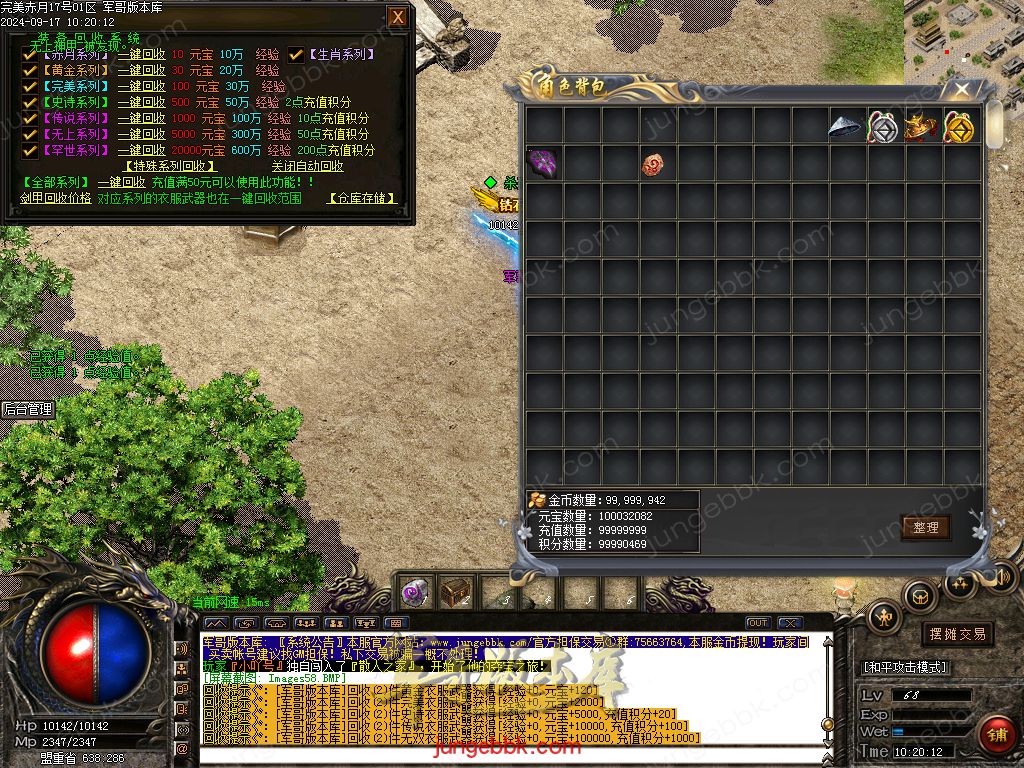Open the 摆摊交易 stall trade button

957,634
